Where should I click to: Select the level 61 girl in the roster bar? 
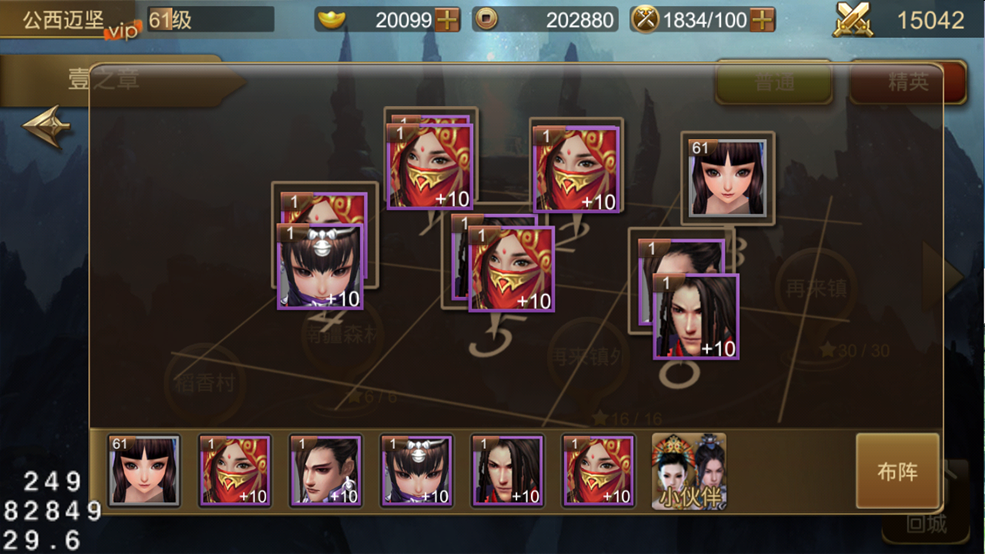point(144,471)
